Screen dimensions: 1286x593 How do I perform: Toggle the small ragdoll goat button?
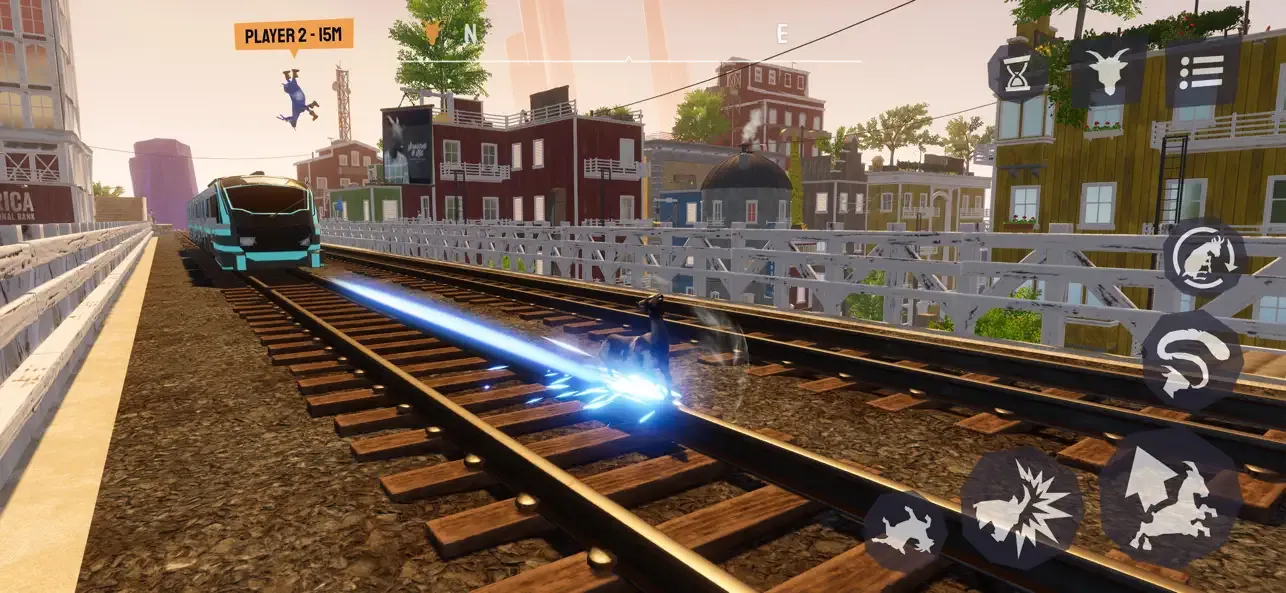tap(905, 531)
